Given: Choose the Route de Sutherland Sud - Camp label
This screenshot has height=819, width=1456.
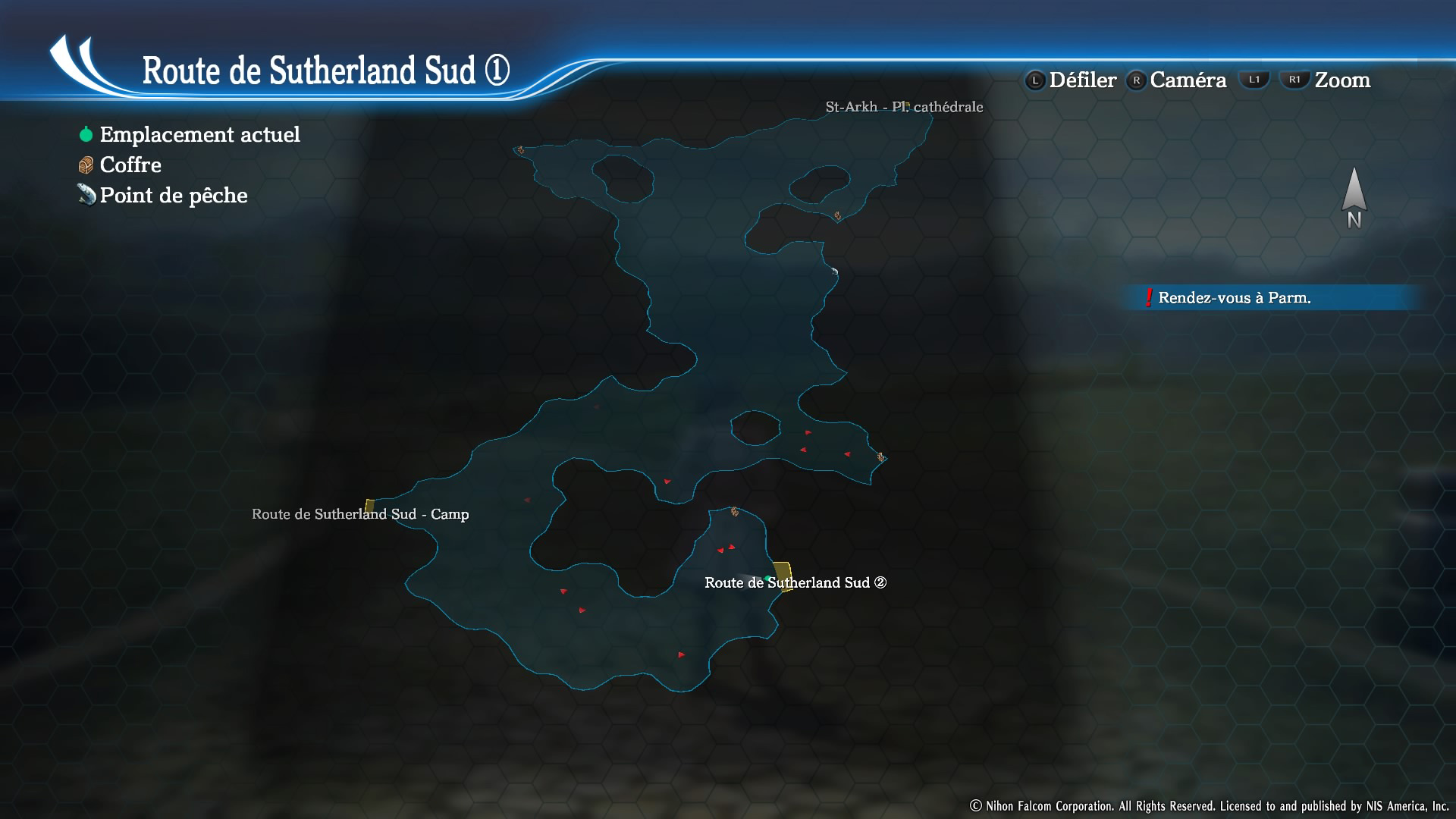Looking at the screenshot, I should pyautogui.click(x=360, y=514).
